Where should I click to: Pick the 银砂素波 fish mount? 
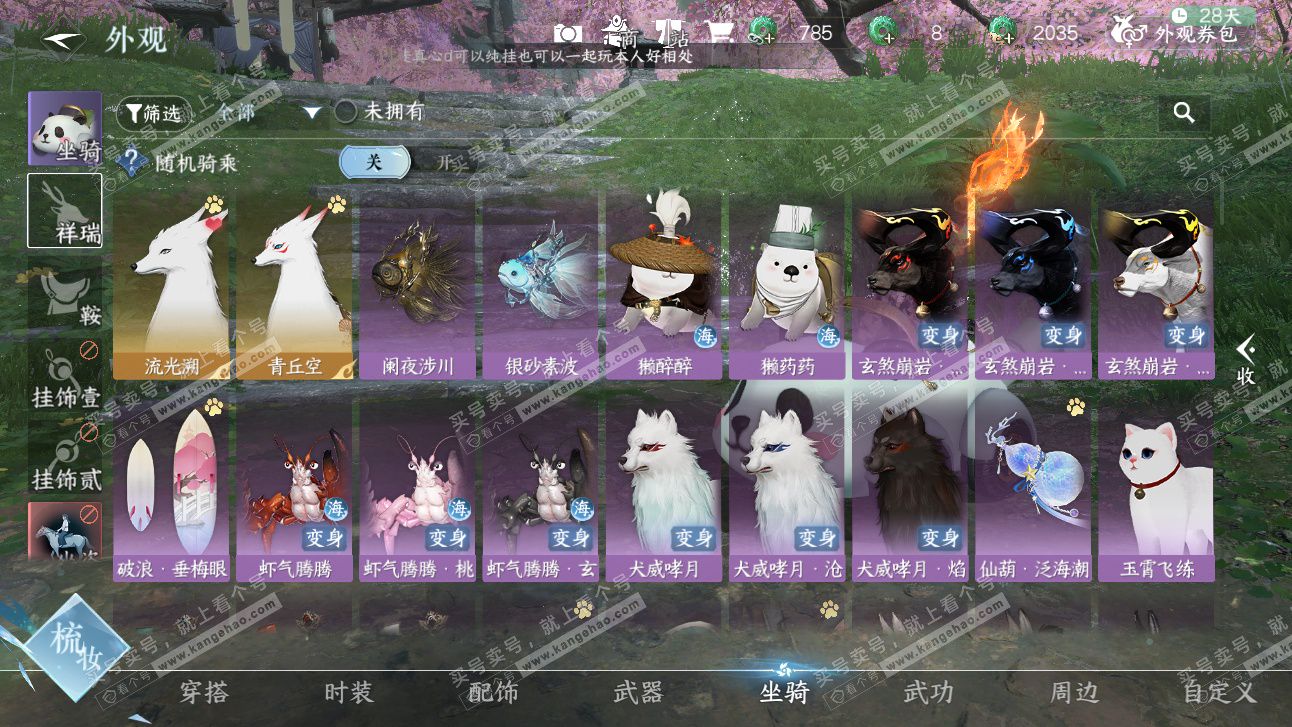541,286
